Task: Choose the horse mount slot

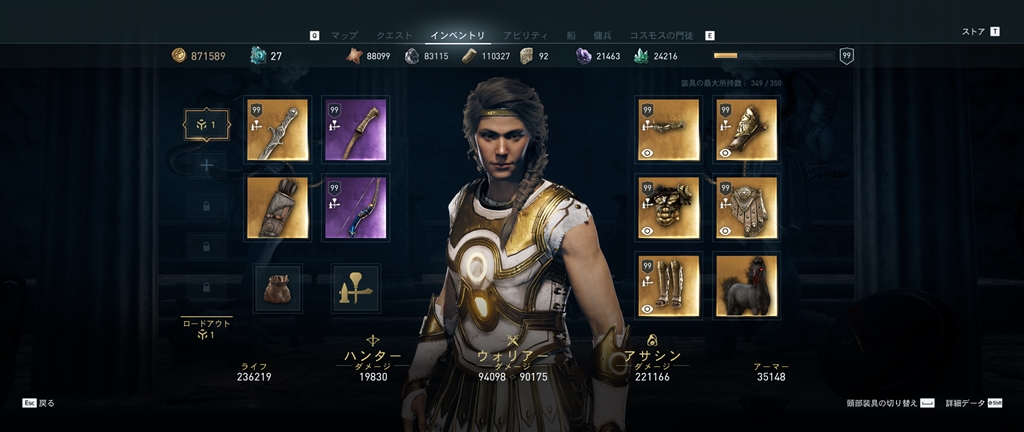Action: point(746,285)
